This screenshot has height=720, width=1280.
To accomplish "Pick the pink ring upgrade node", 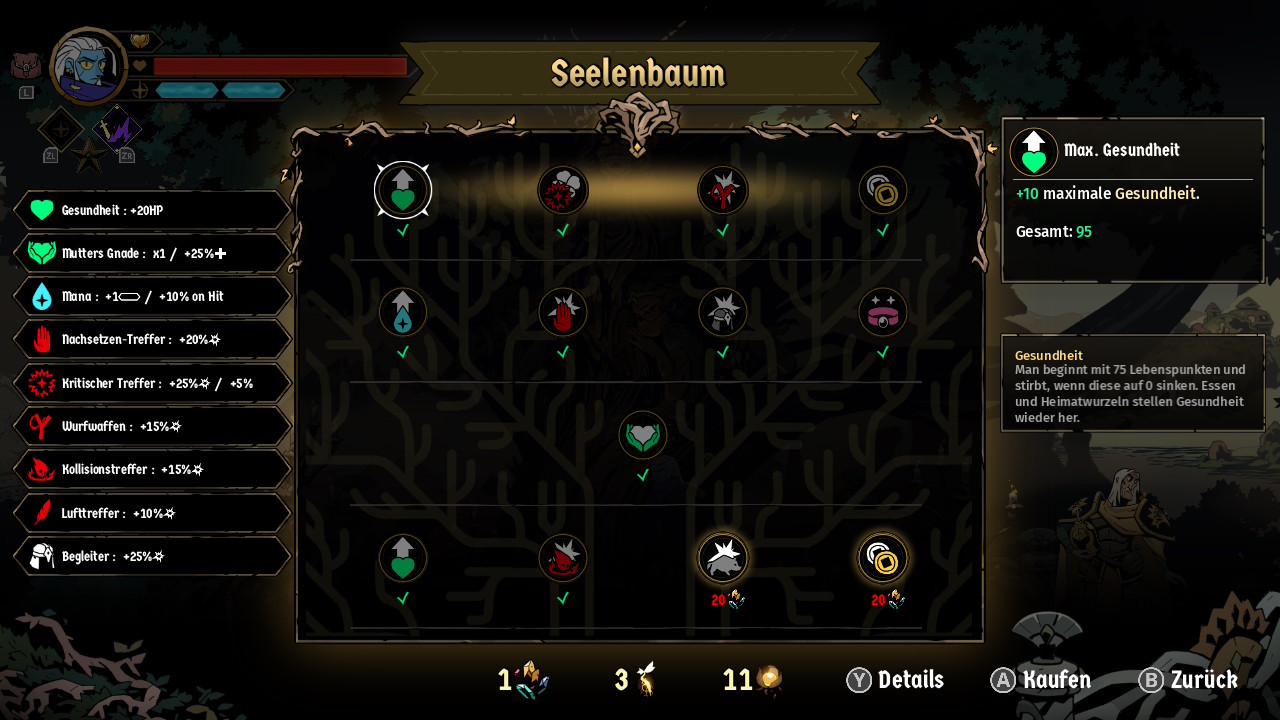I will [883, 312].
